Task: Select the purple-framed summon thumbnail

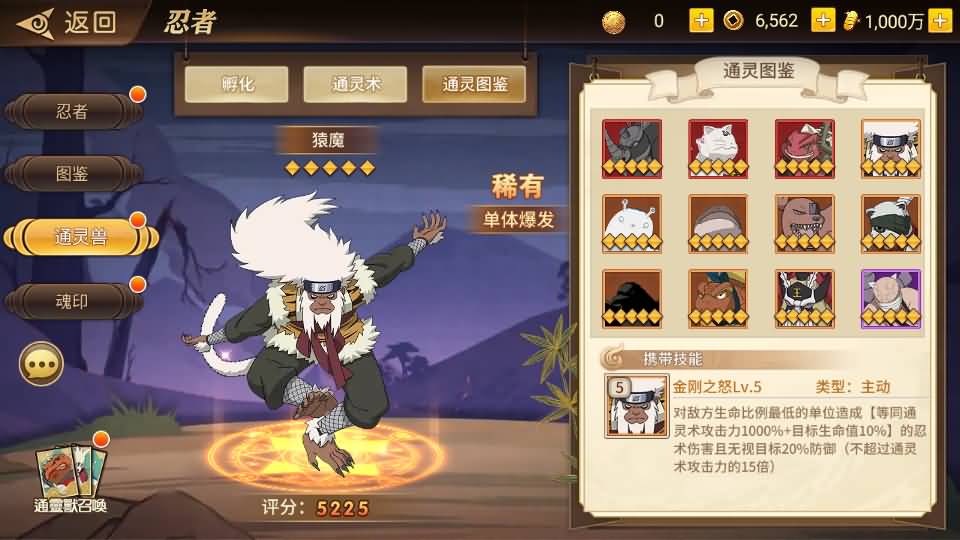Action: (891, 299)
